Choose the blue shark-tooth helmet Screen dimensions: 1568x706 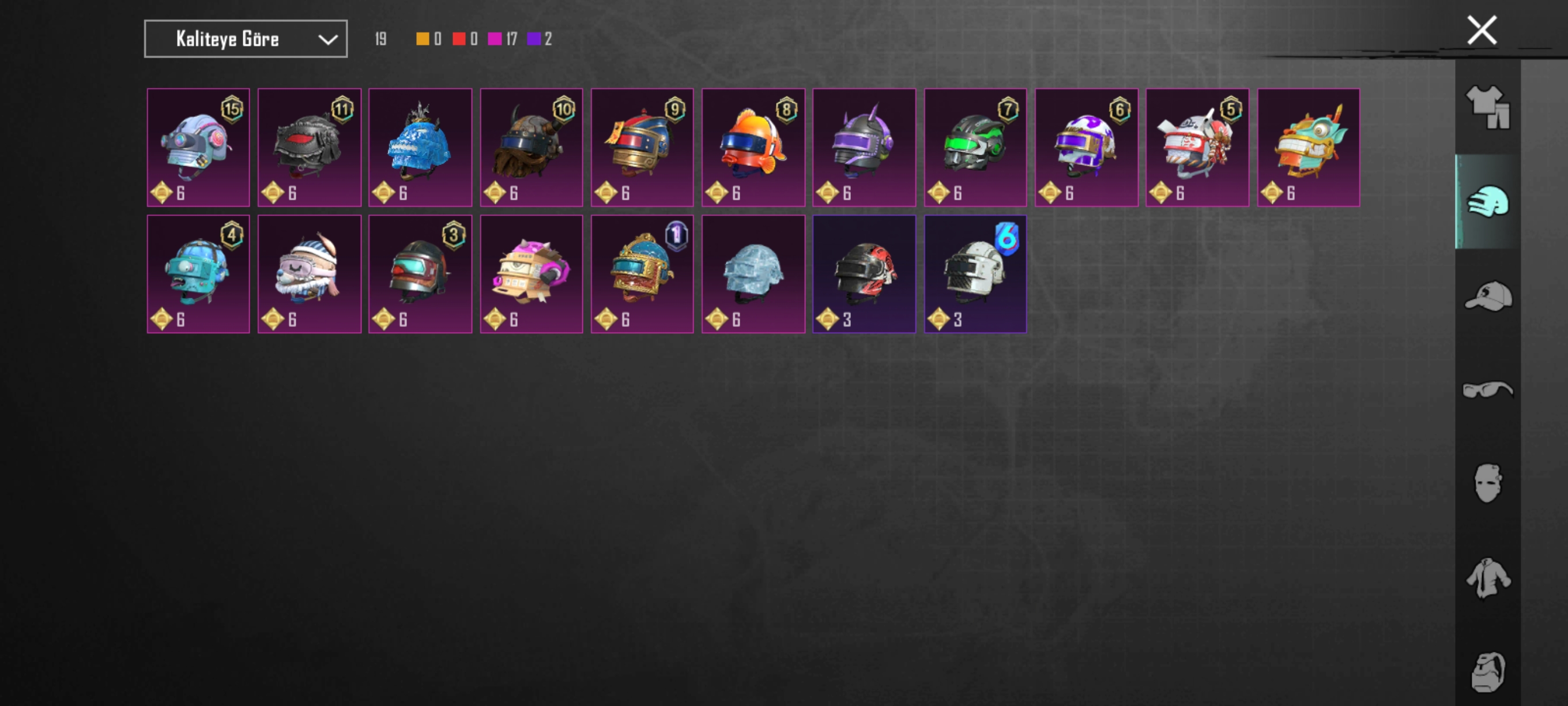coord(420,148)
